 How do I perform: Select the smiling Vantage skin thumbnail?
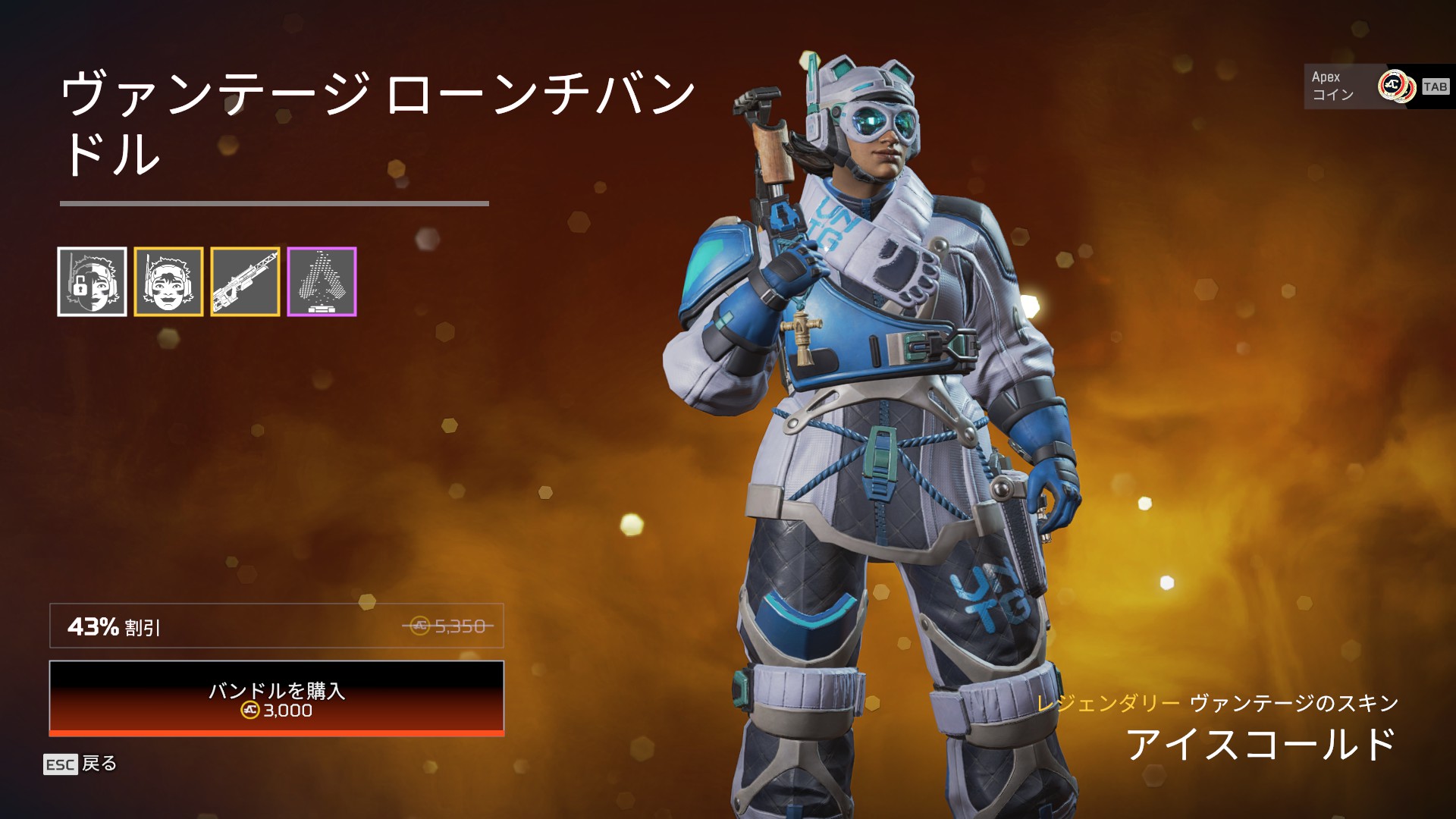[168, 281]
